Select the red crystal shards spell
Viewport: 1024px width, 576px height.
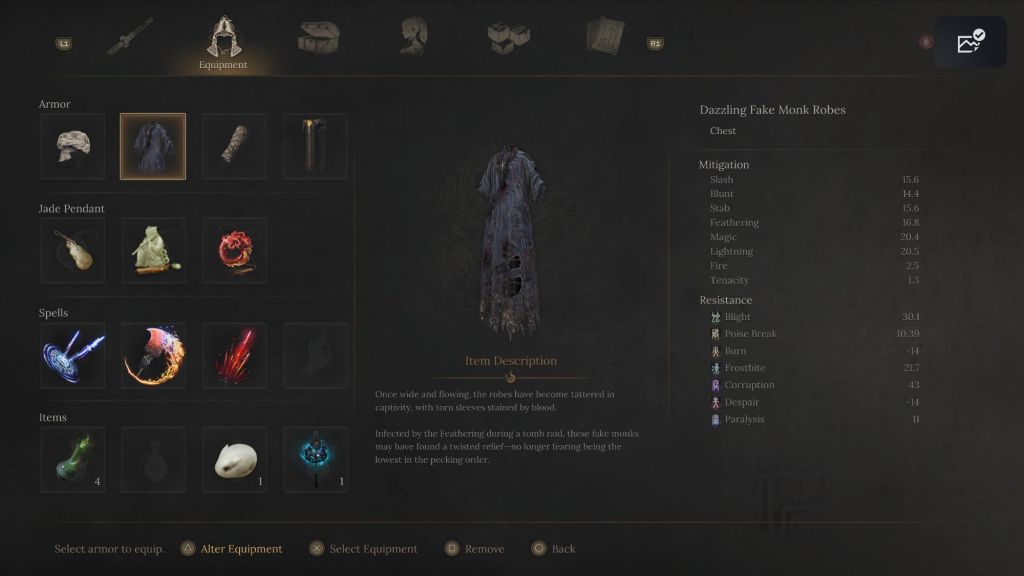pos(235,355)
